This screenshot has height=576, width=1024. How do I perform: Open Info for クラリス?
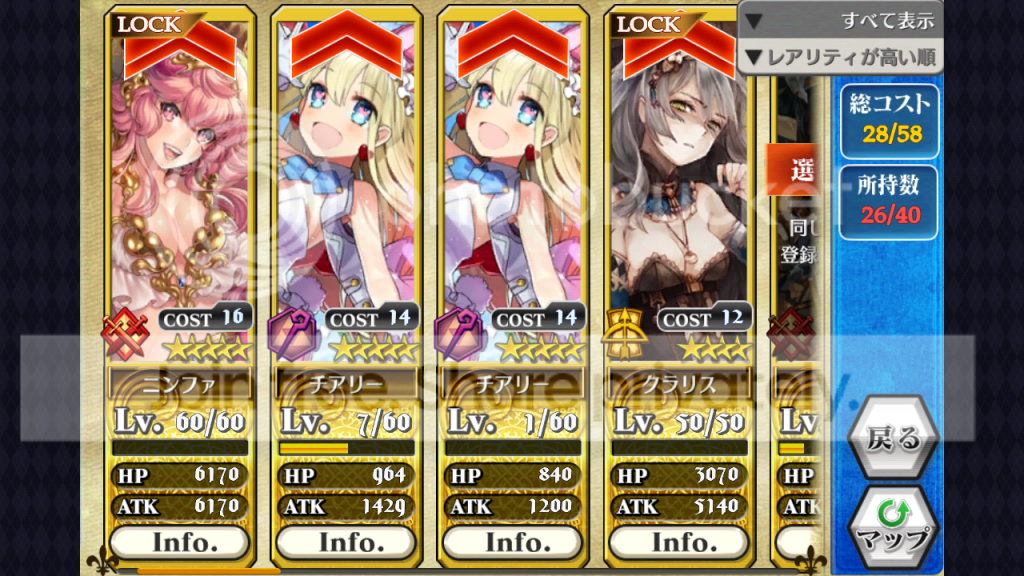tap(678, 542)
